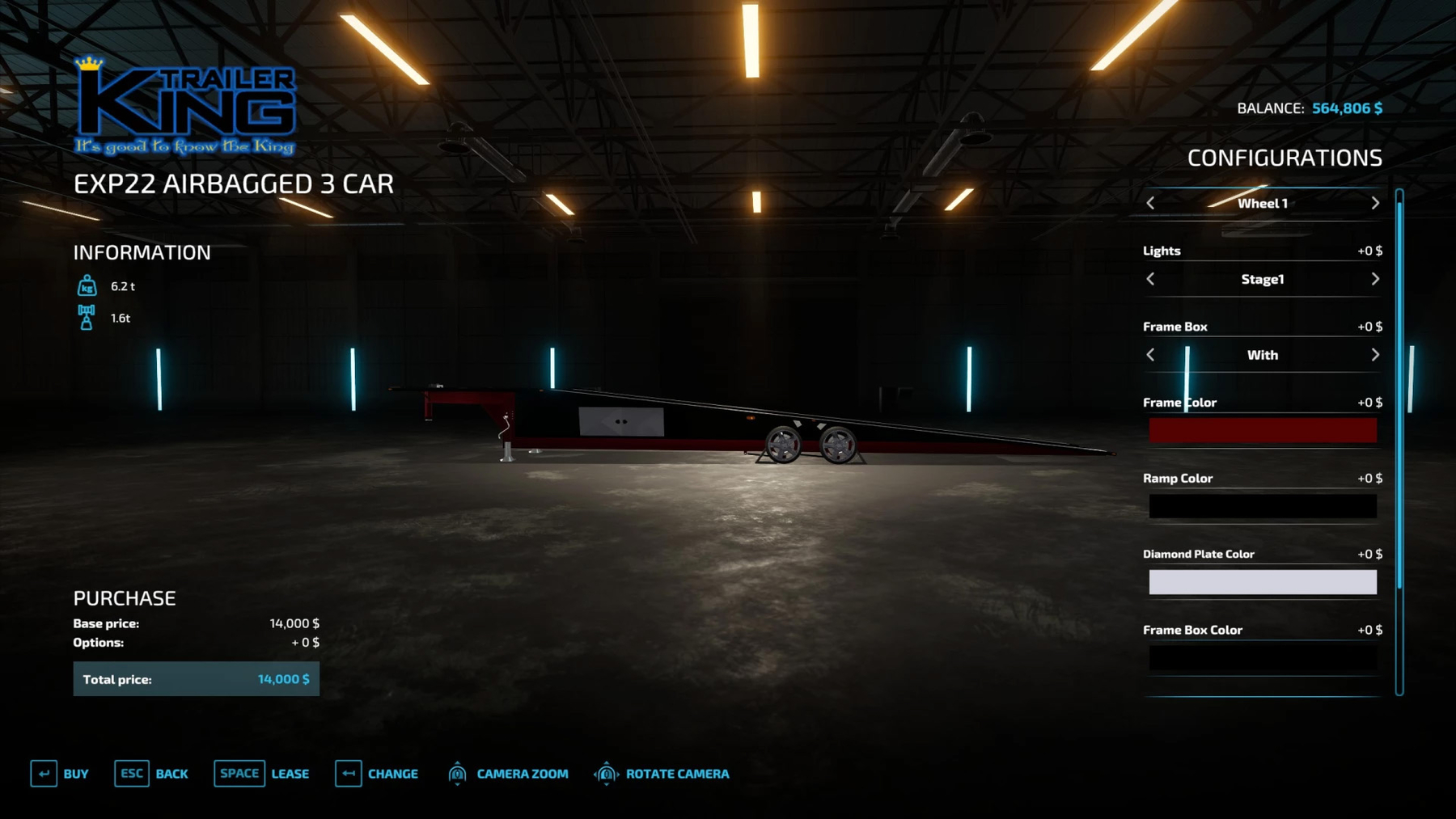Lease this trailer

coord(261,774)
